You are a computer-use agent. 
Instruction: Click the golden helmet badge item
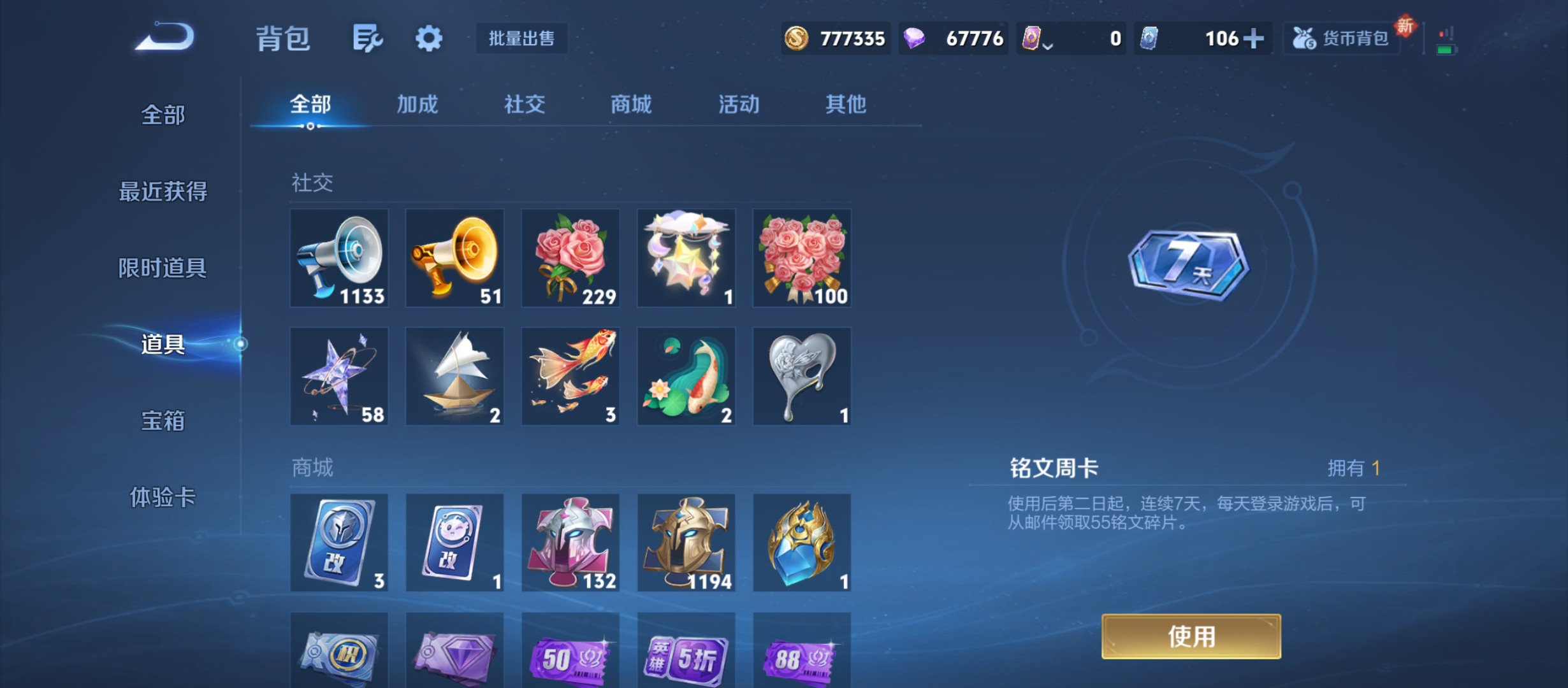[x=686, y=543]
